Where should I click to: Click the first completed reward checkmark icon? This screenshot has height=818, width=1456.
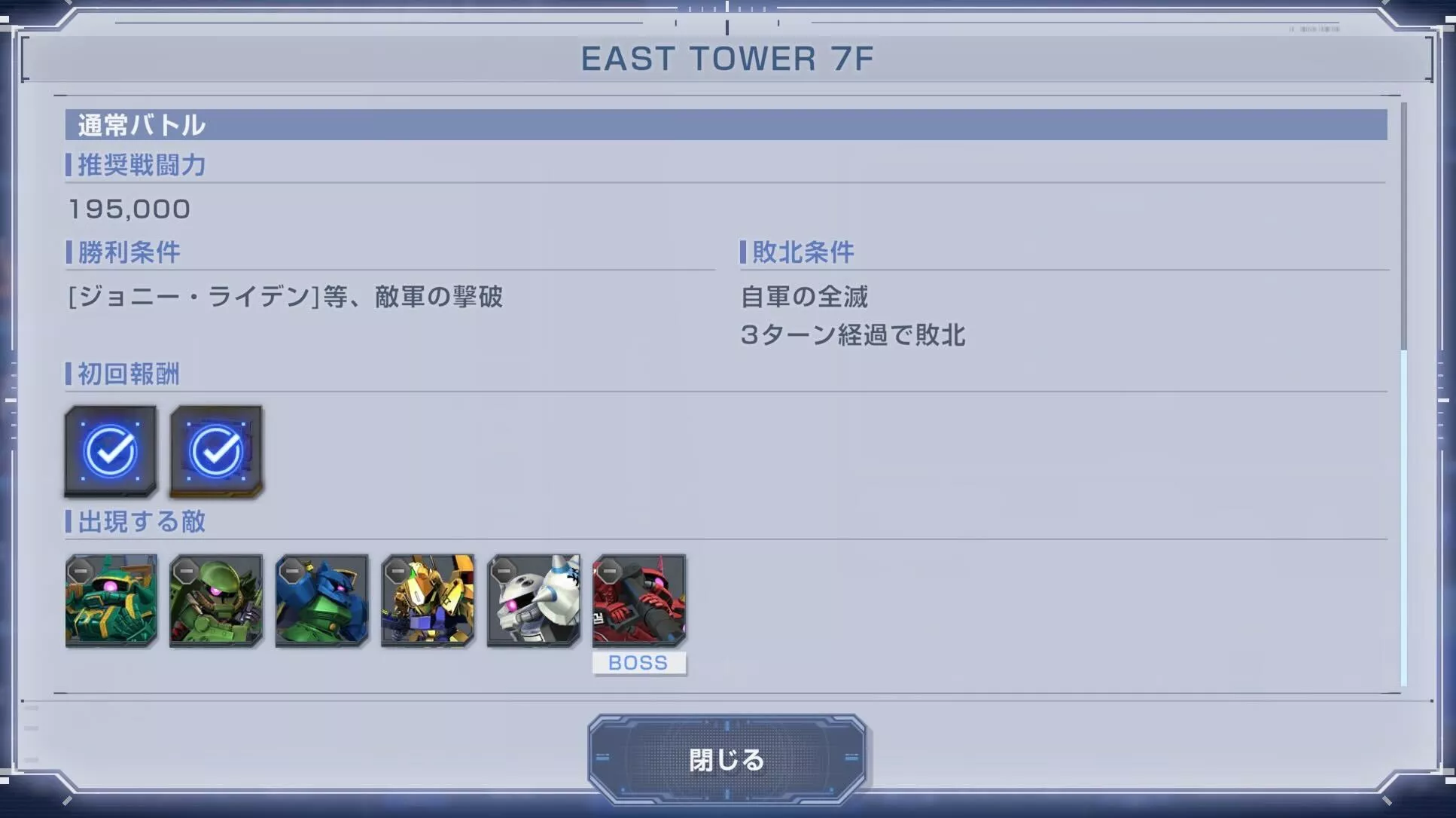pyautogui.click(x=111, y=451)
